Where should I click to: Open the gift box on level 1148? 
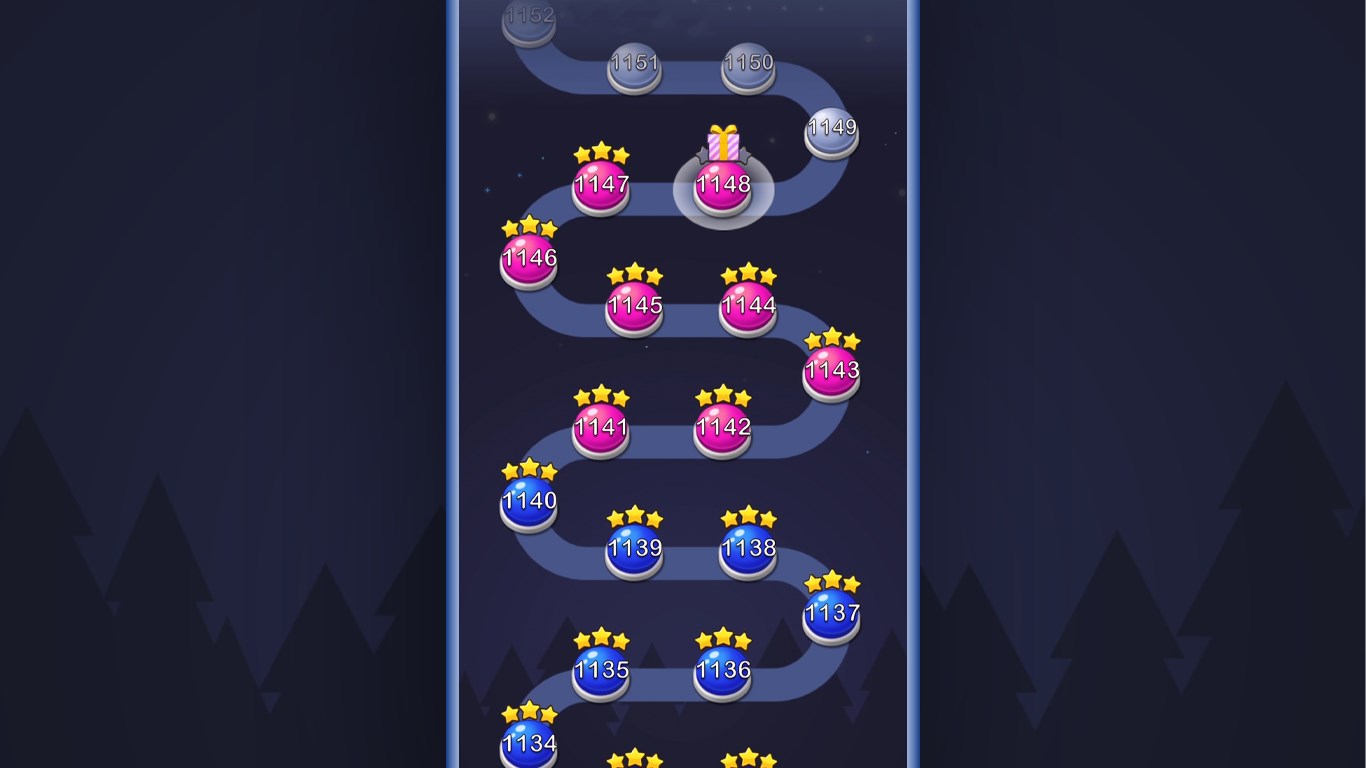coord(722,141)
